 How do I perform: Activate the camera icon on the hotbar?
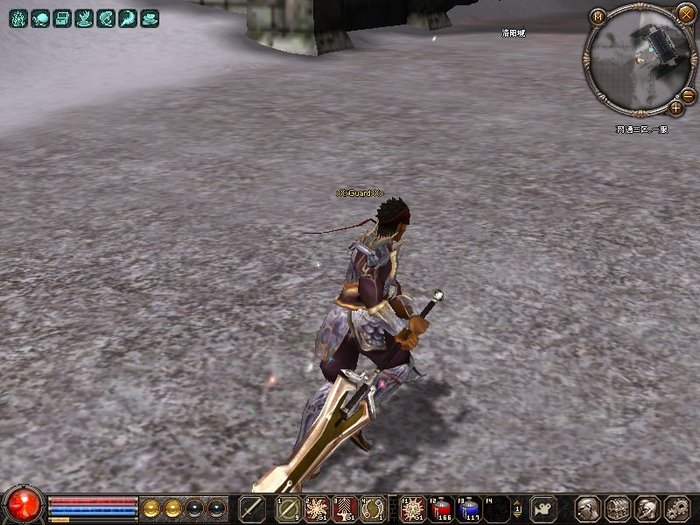[542, 508]
